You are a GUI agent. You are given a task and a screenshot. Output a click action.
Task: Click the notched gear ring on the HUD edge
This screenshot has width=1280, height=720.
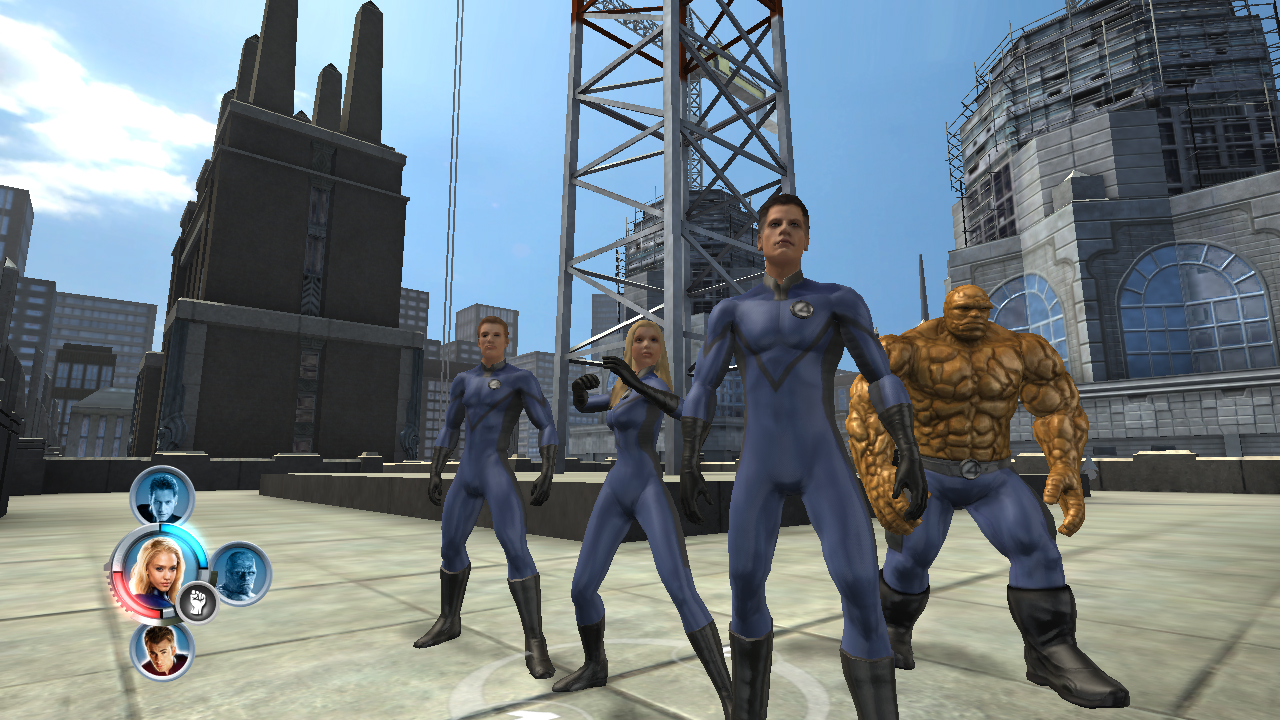(x=112, y=592)
